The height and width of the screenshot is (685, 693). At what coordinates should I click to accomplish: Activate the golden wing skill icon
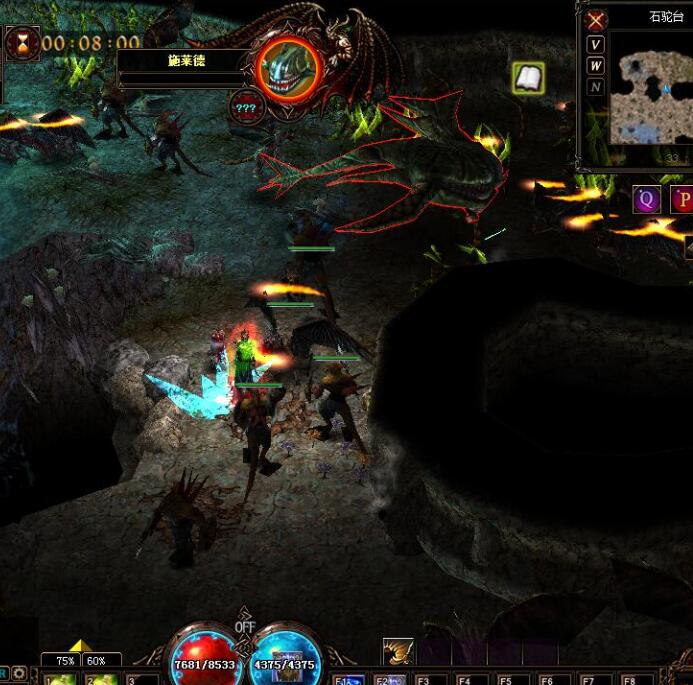398,653
